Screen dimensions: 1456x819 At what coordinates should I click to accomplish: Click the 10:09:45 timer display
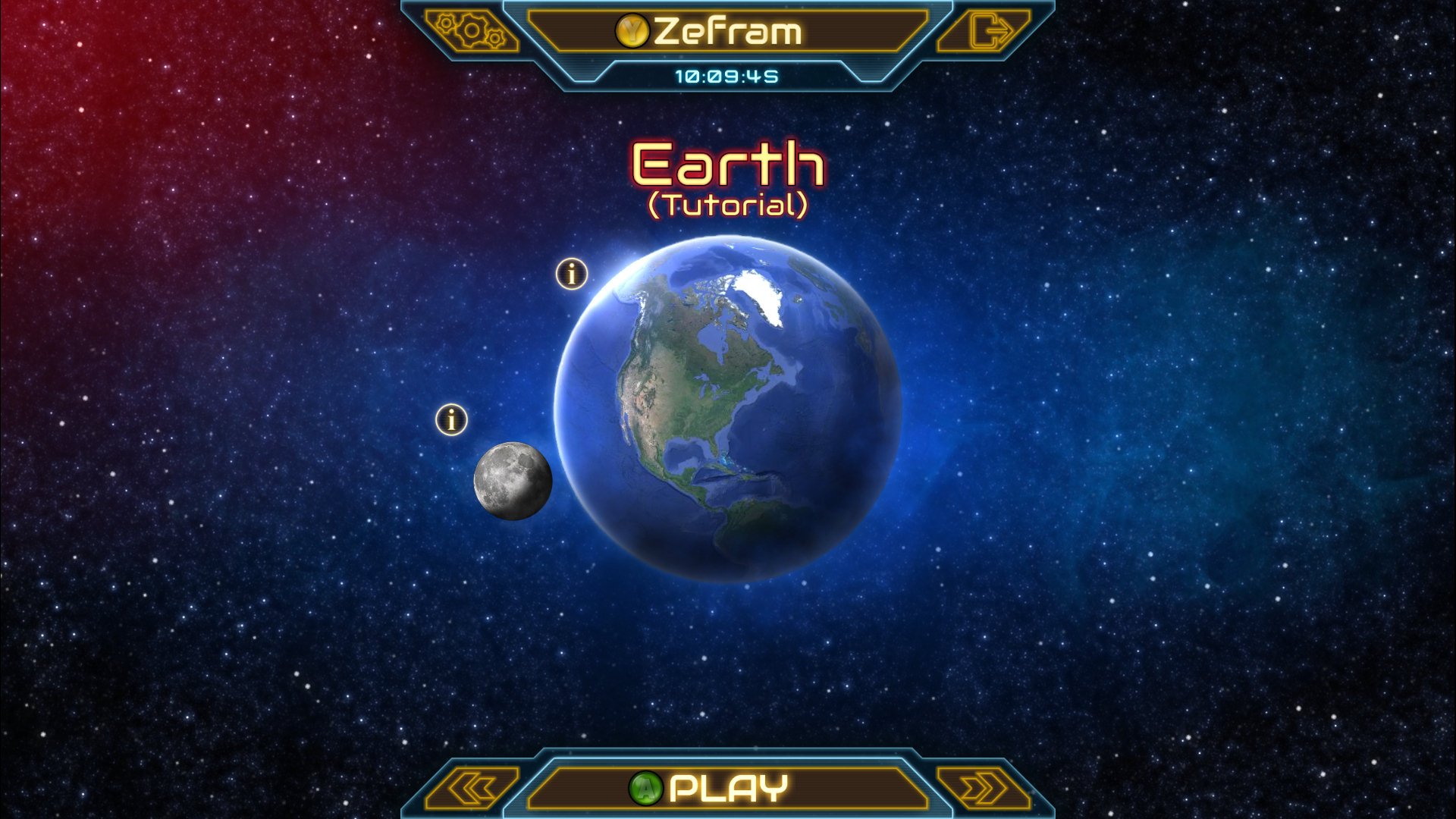pos(728,74)
